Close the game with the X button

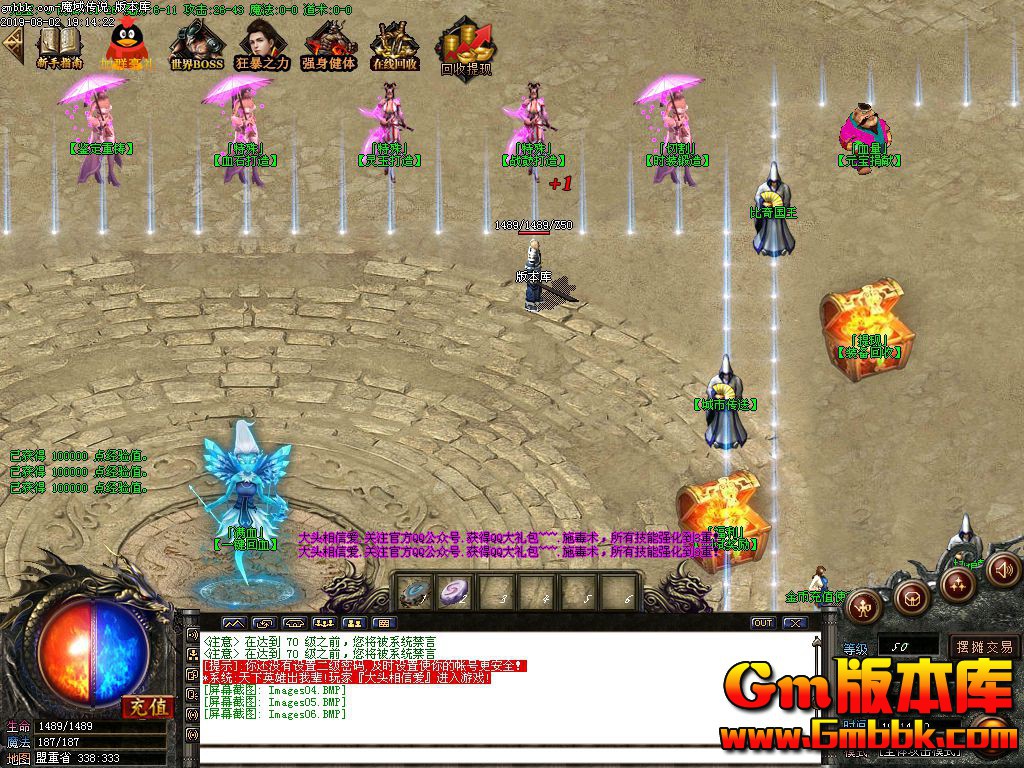[795, 623]
